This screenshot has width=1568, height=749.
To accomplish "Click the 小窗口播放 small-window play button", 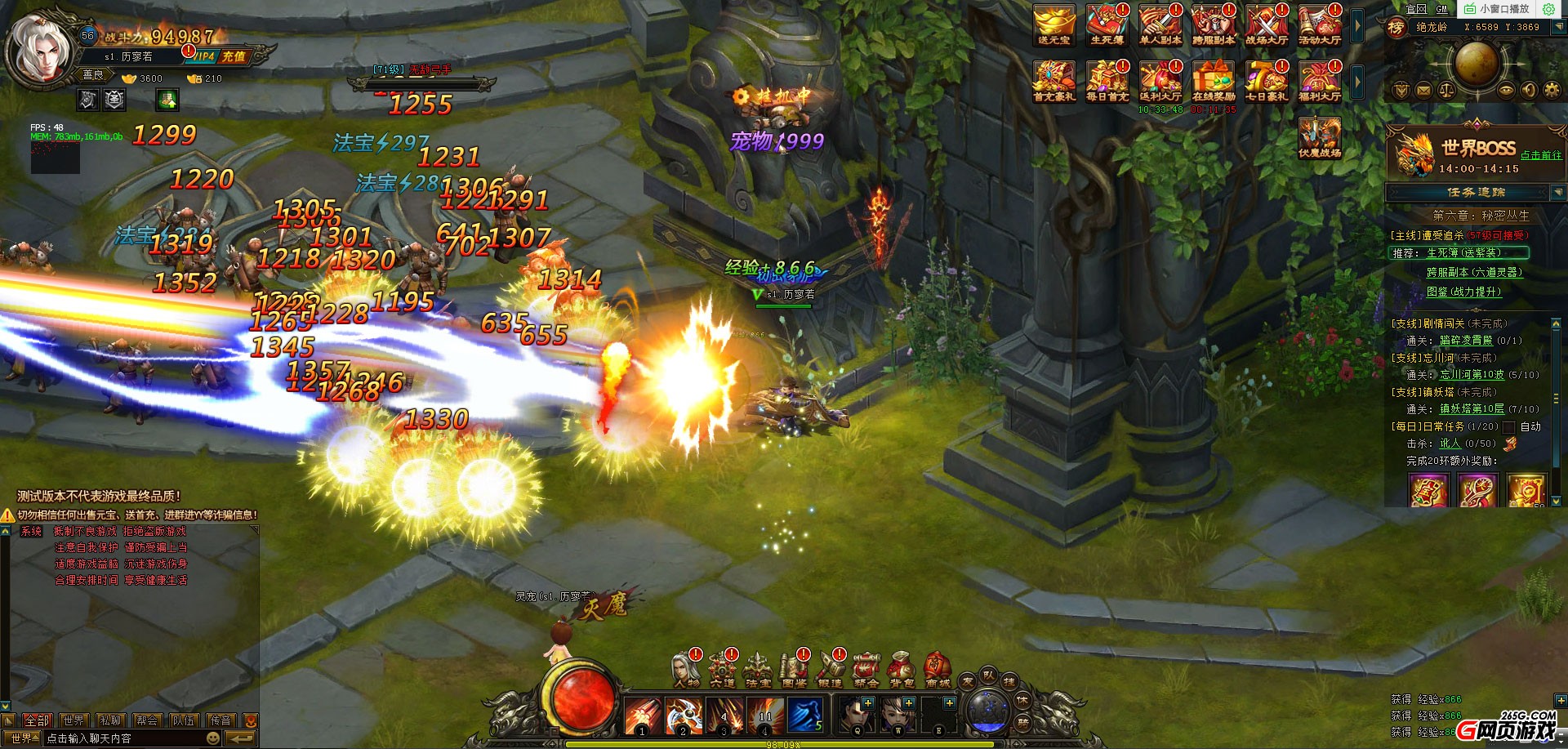I will point(1496,9).
